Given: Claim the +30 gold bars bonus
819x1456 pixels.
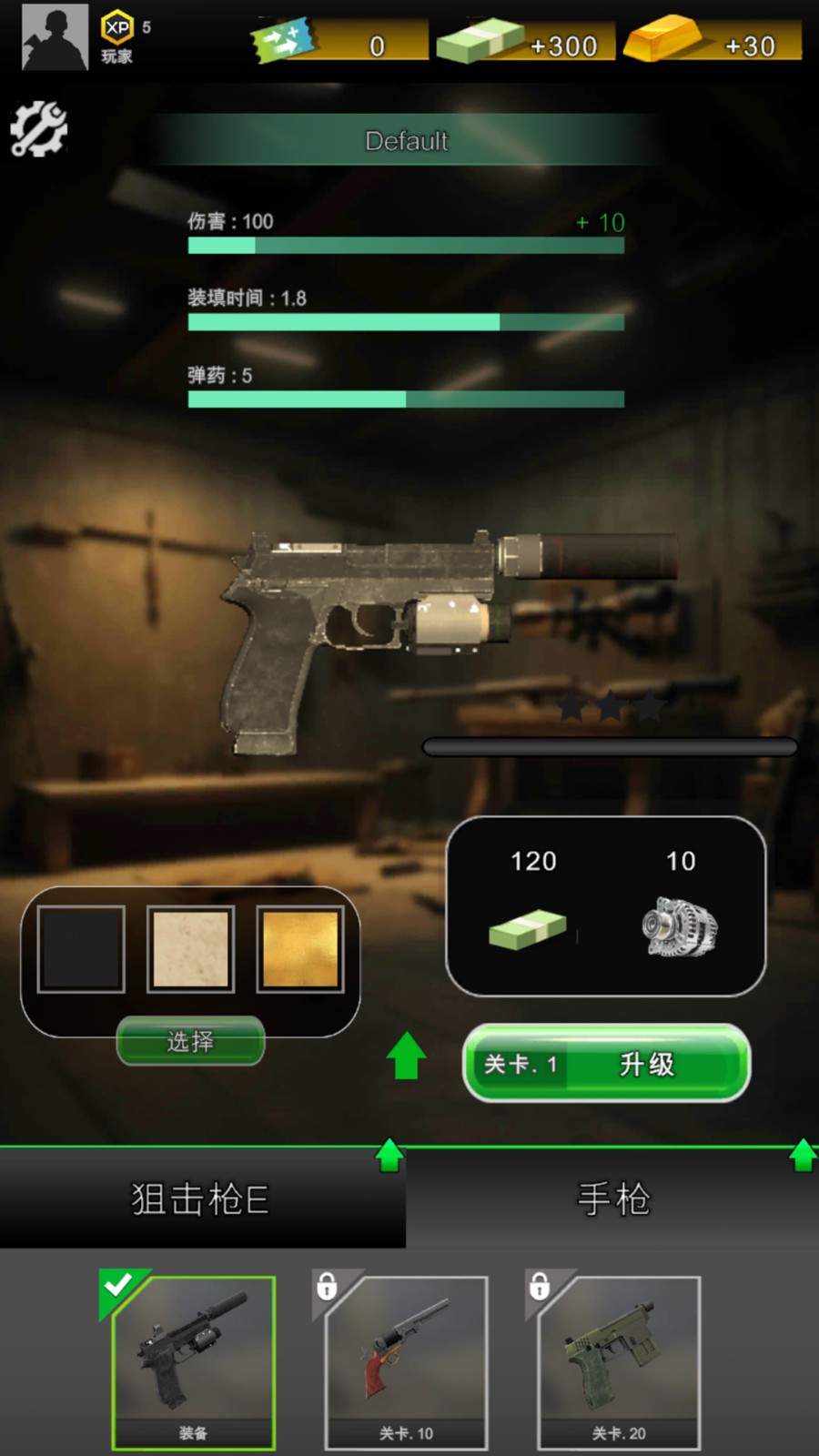Looking at the screenshot, I should pyautogui.click(x=714, y=42).
